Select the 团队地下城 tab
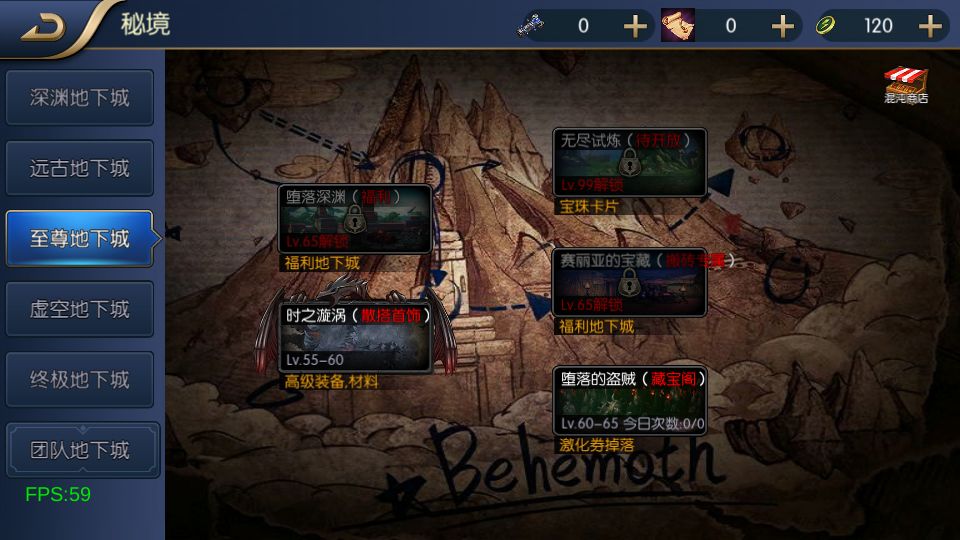 pos(80,450)
